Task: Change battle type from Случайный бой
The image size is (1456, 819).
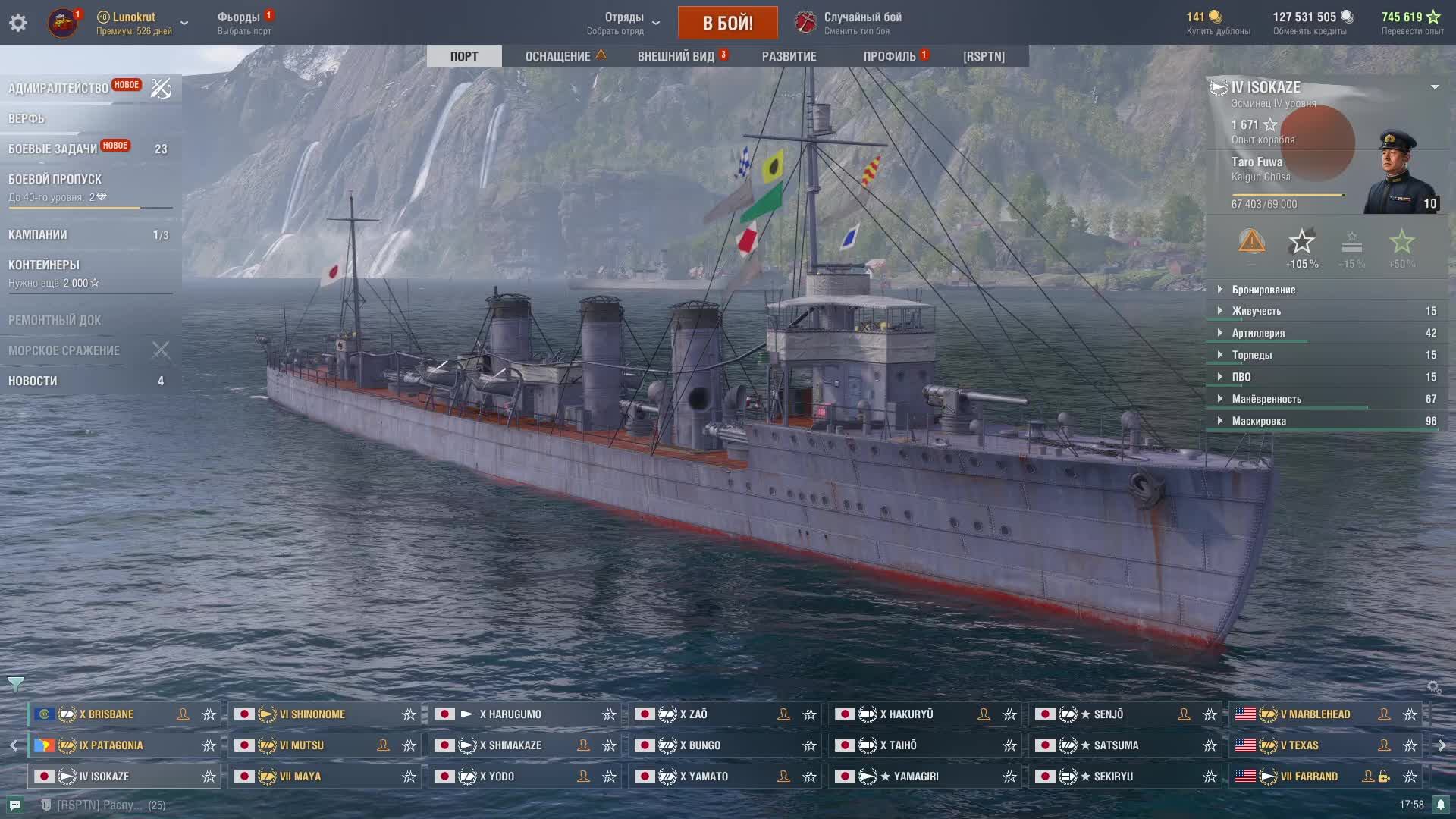Action: pyautogui.click(x=849, y=23)
